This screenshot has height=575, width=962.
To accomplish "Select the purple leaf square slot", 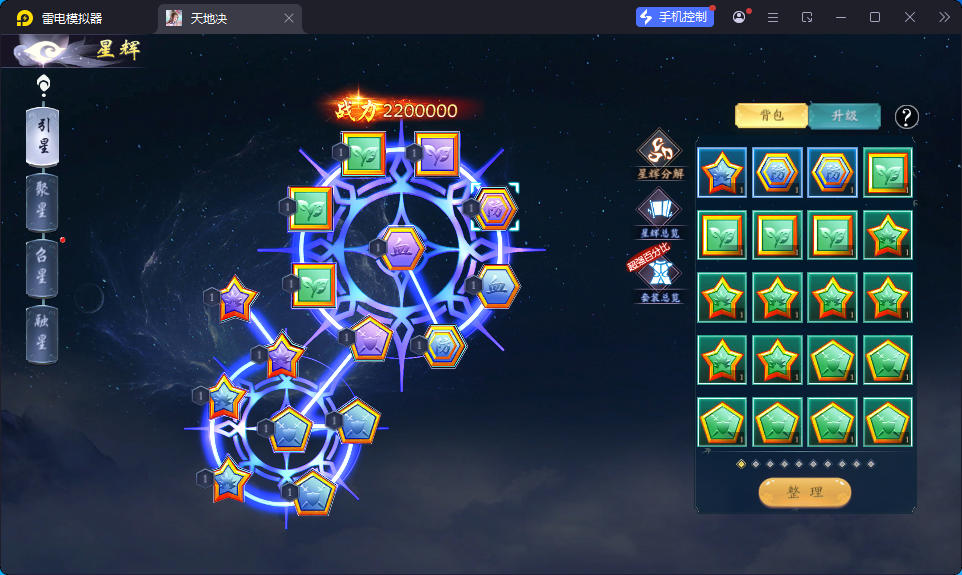I will coord(437,155).
